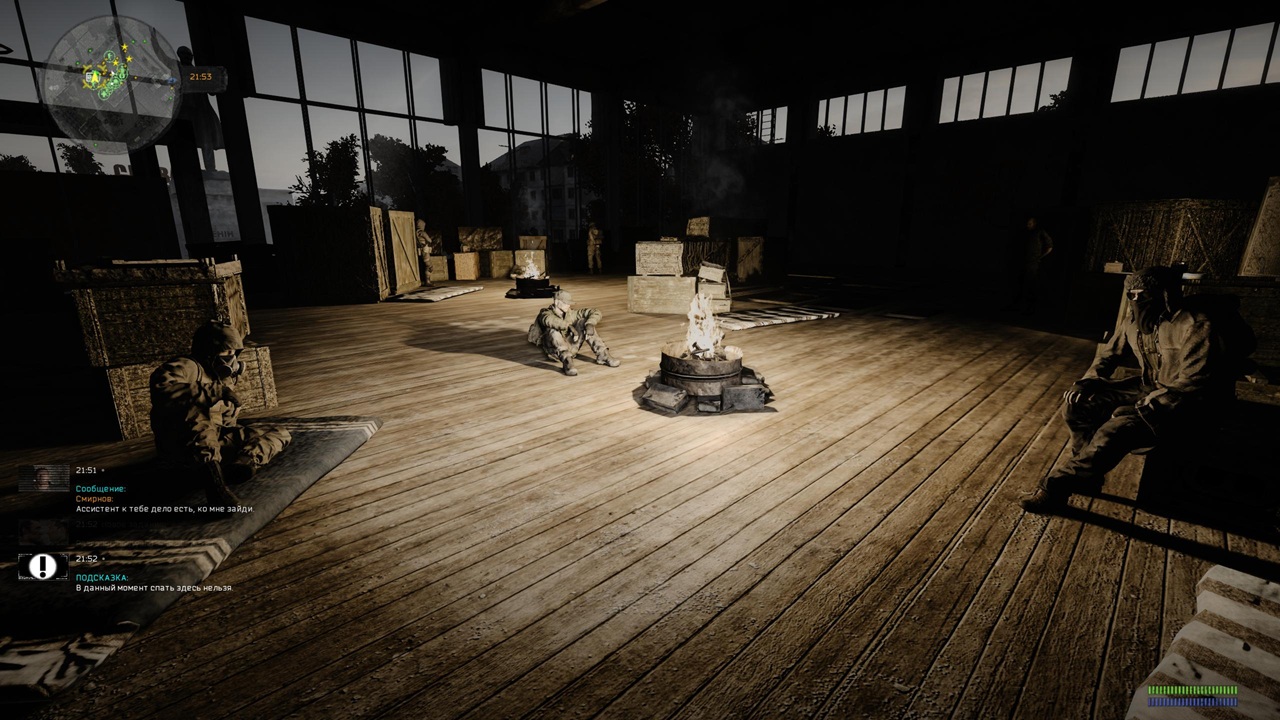Click the exclamation mark hint icon

[43, 567]
